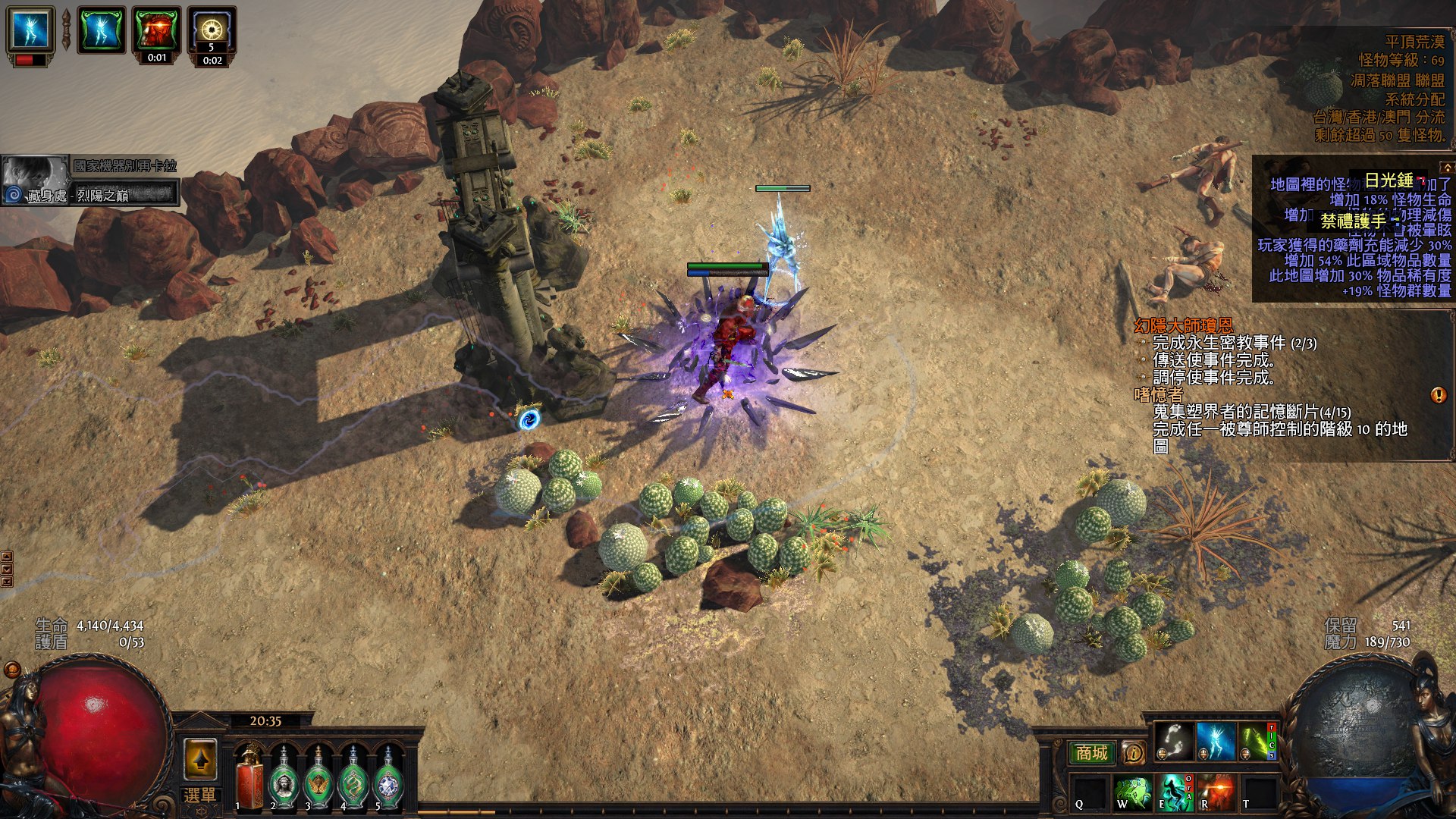Screen dimensions: 1456x819
Task: Click the blue swirl portal icon beside 藏身處
Action: [x=13, y=196]
